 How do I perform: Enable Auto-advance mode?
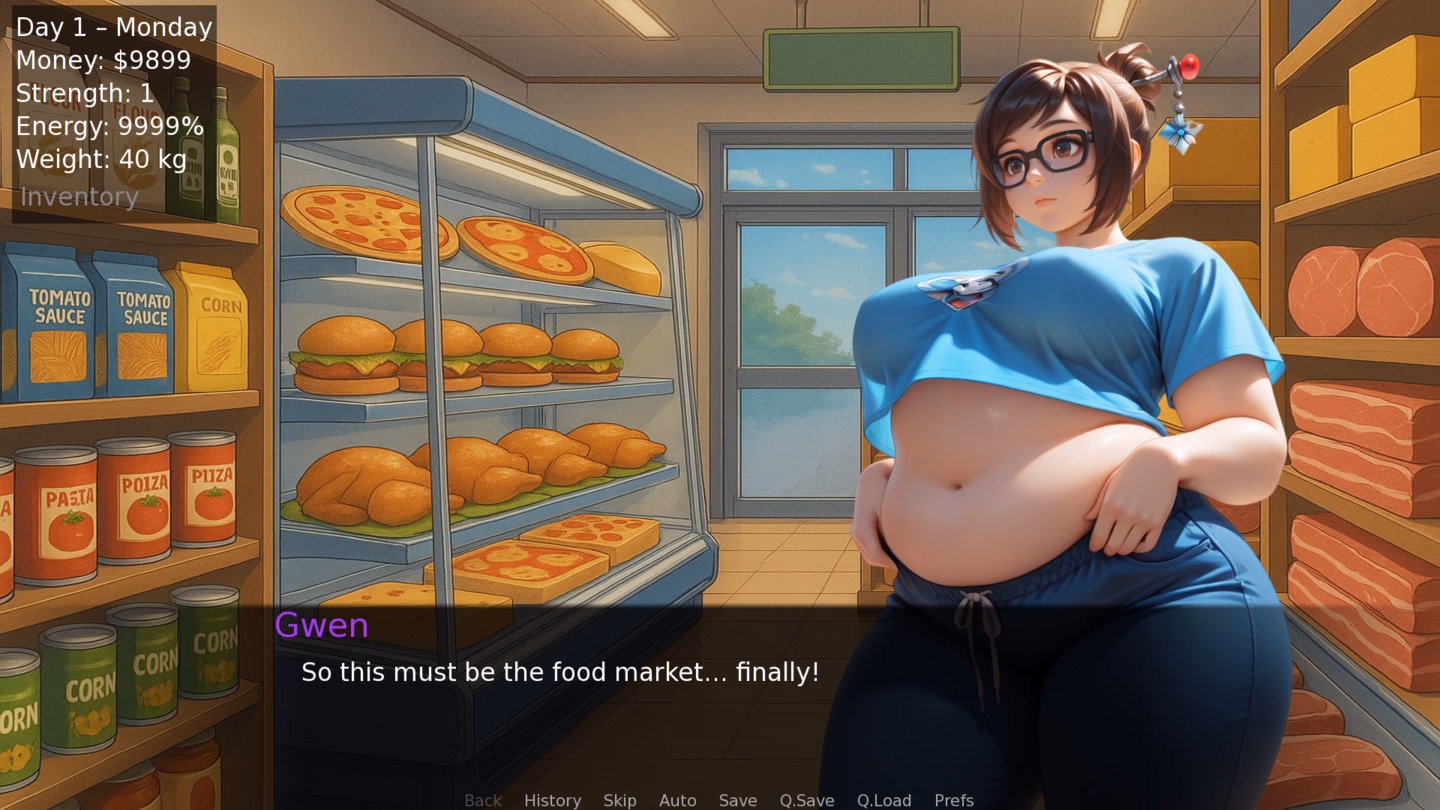tap(677, 800)
